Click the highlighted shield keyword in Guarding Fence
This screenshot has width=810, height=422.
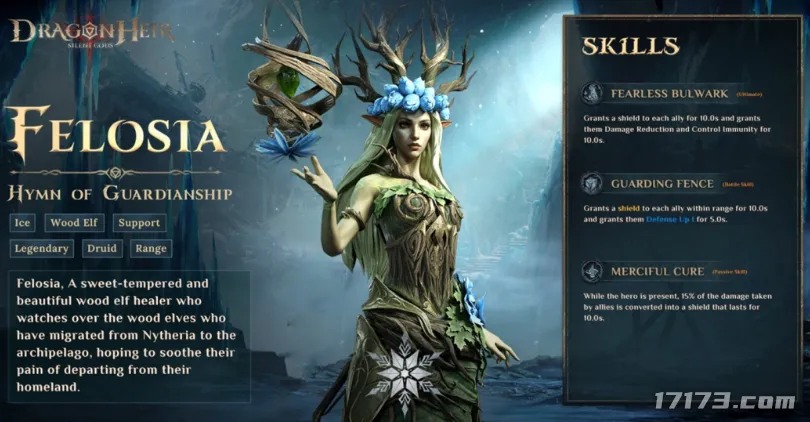click(x=627, y=207)
